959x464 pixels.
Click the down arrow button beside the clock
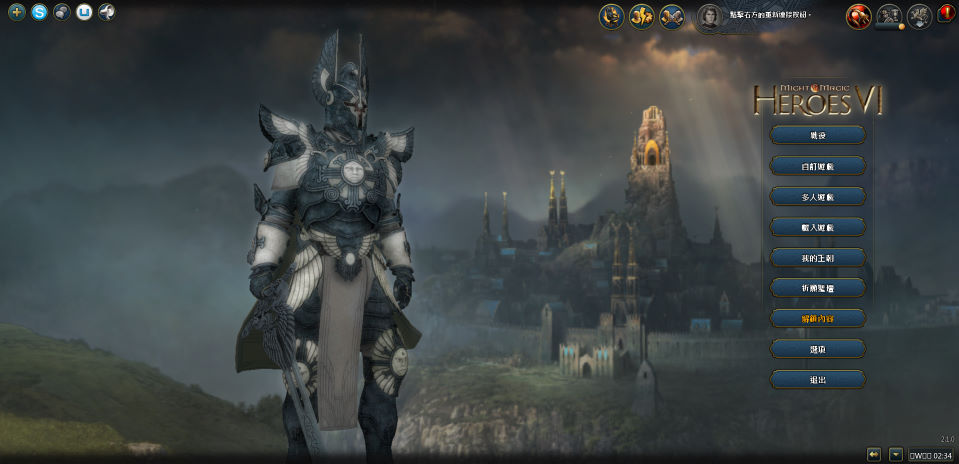tap(896, 454)
